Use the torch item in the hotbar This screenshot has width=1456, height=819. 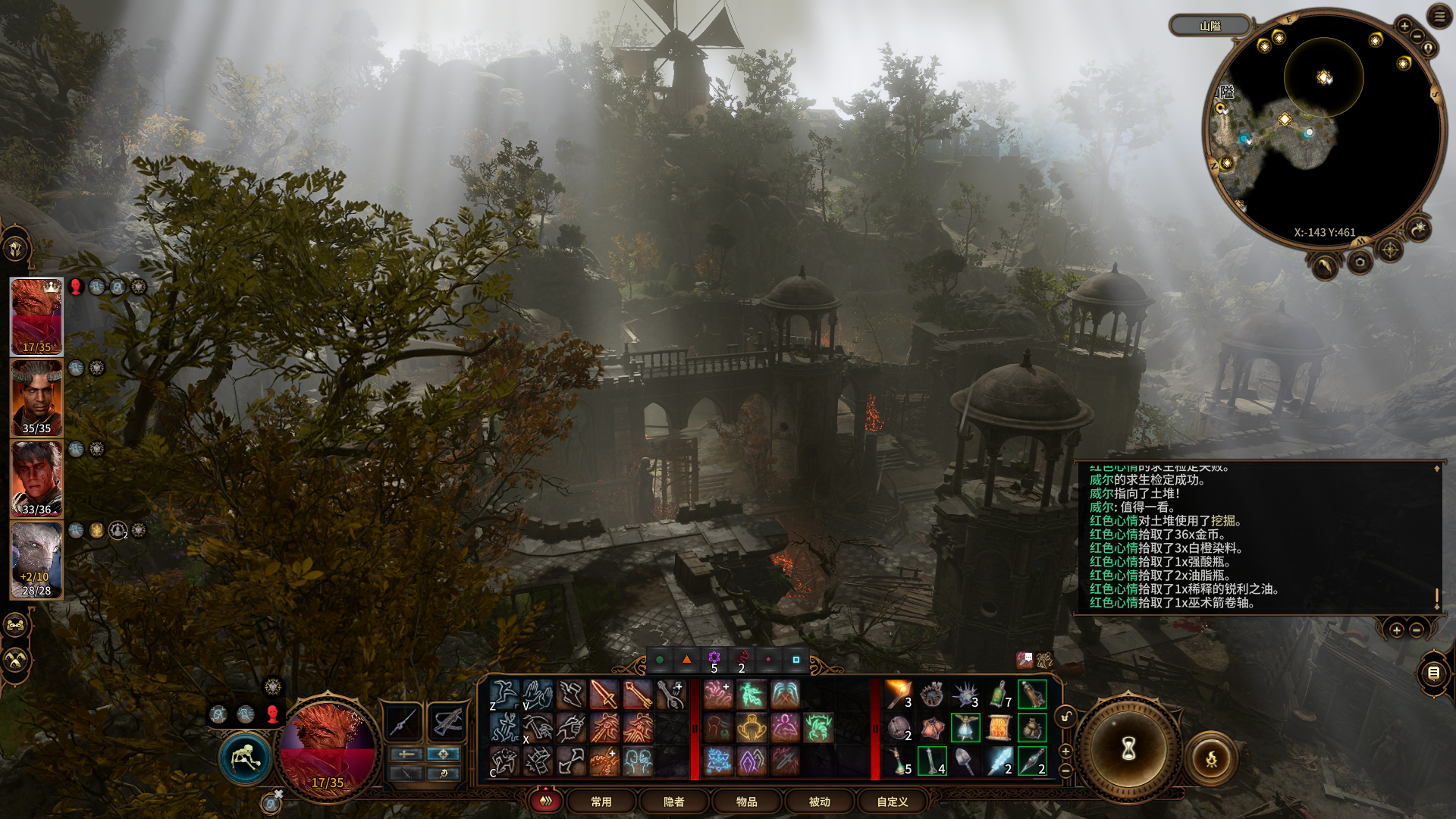point(899,694)
